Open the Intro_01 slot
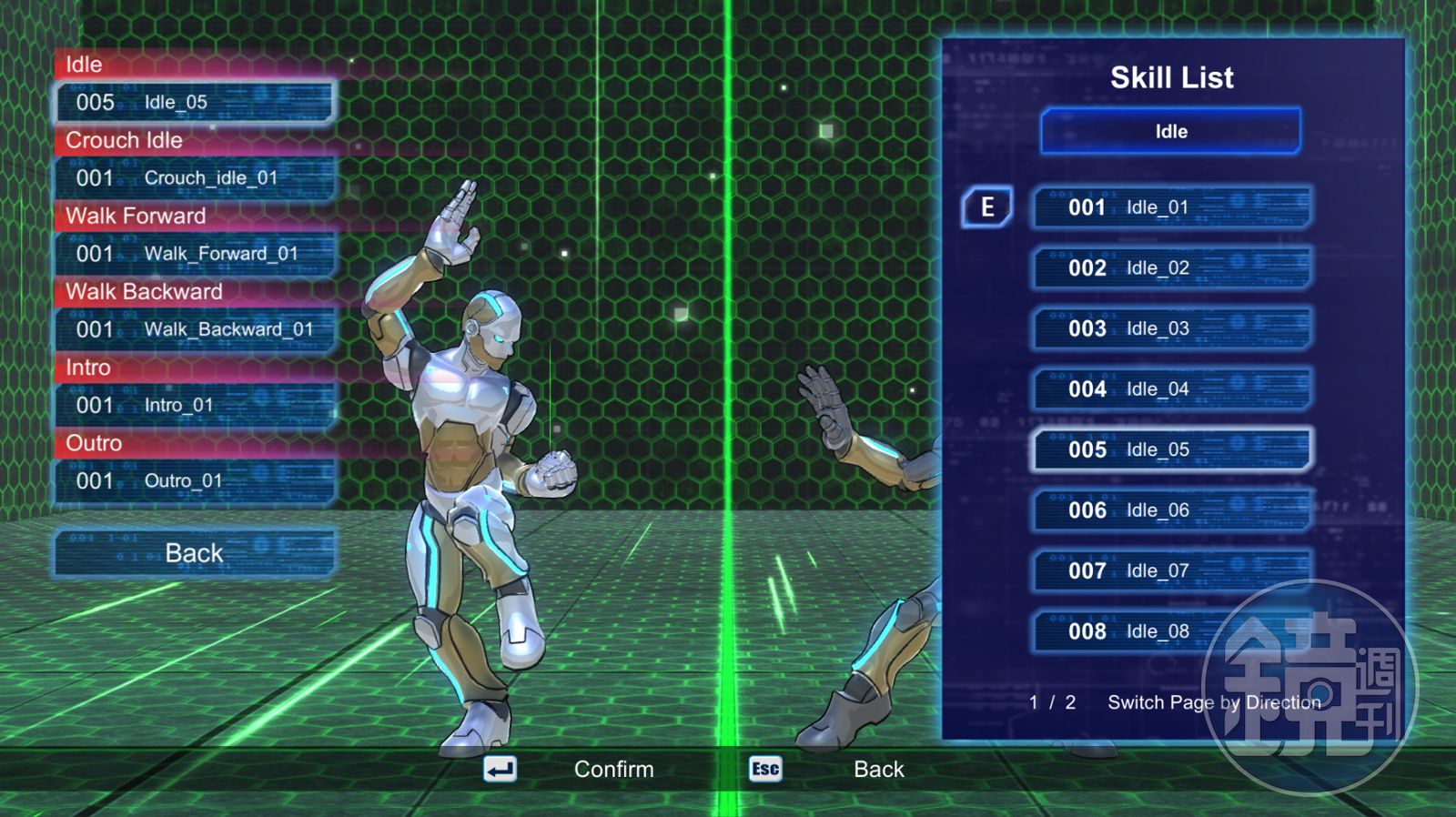 [195, 405]
